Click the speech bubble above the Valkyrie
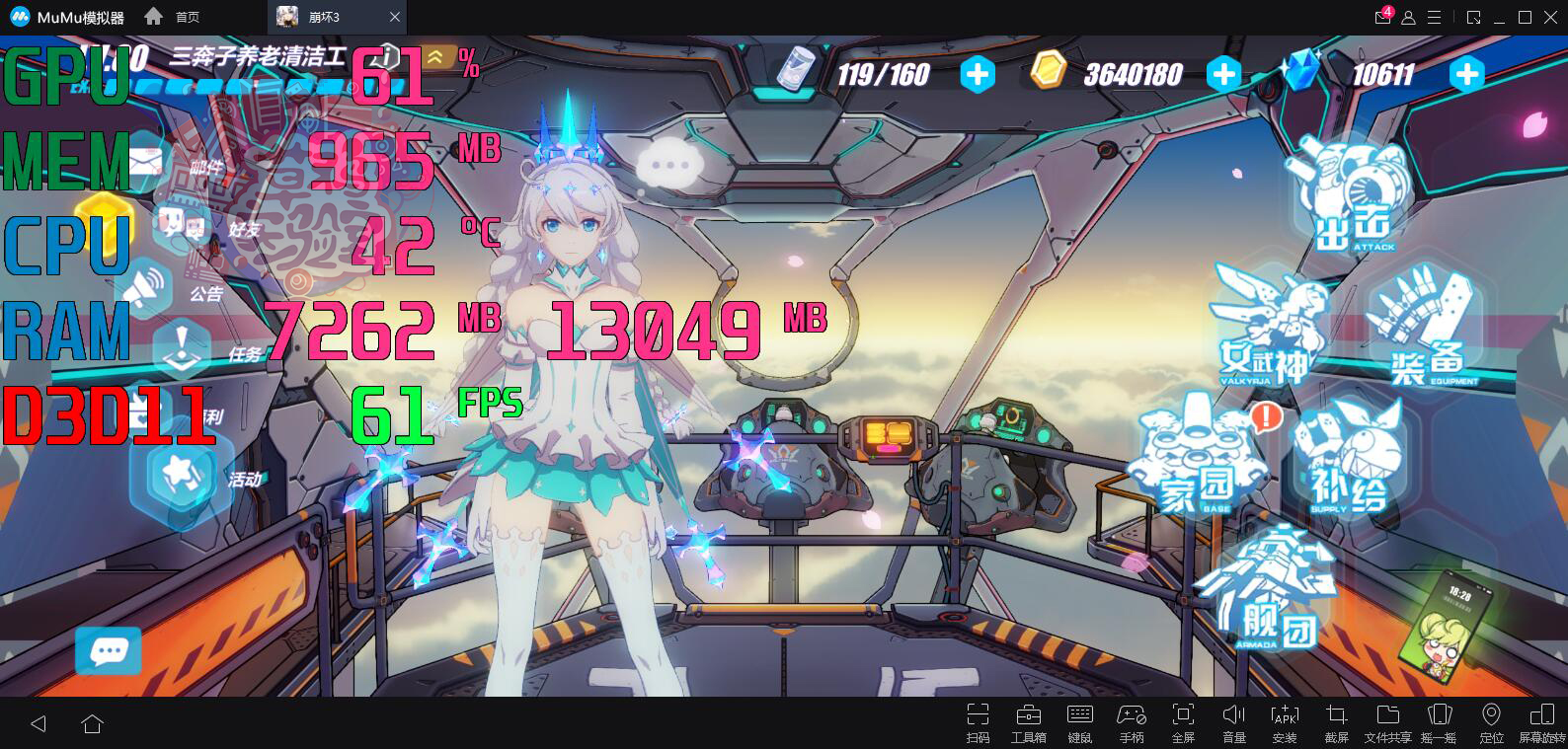Viewport: 1568px width, 749px height. (x=669, y=165)
